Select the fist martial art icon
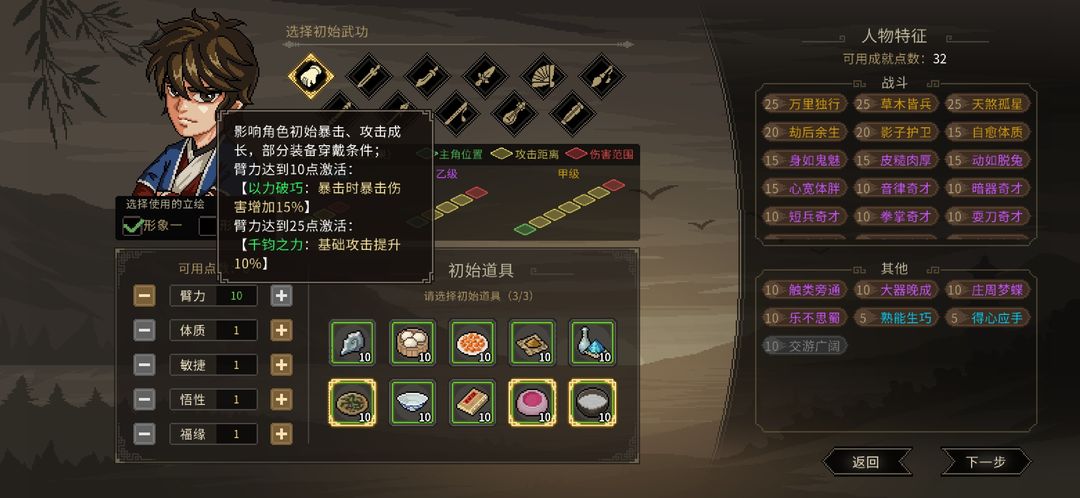Viewport: 1080px width, 498px height. coord(311,74)
